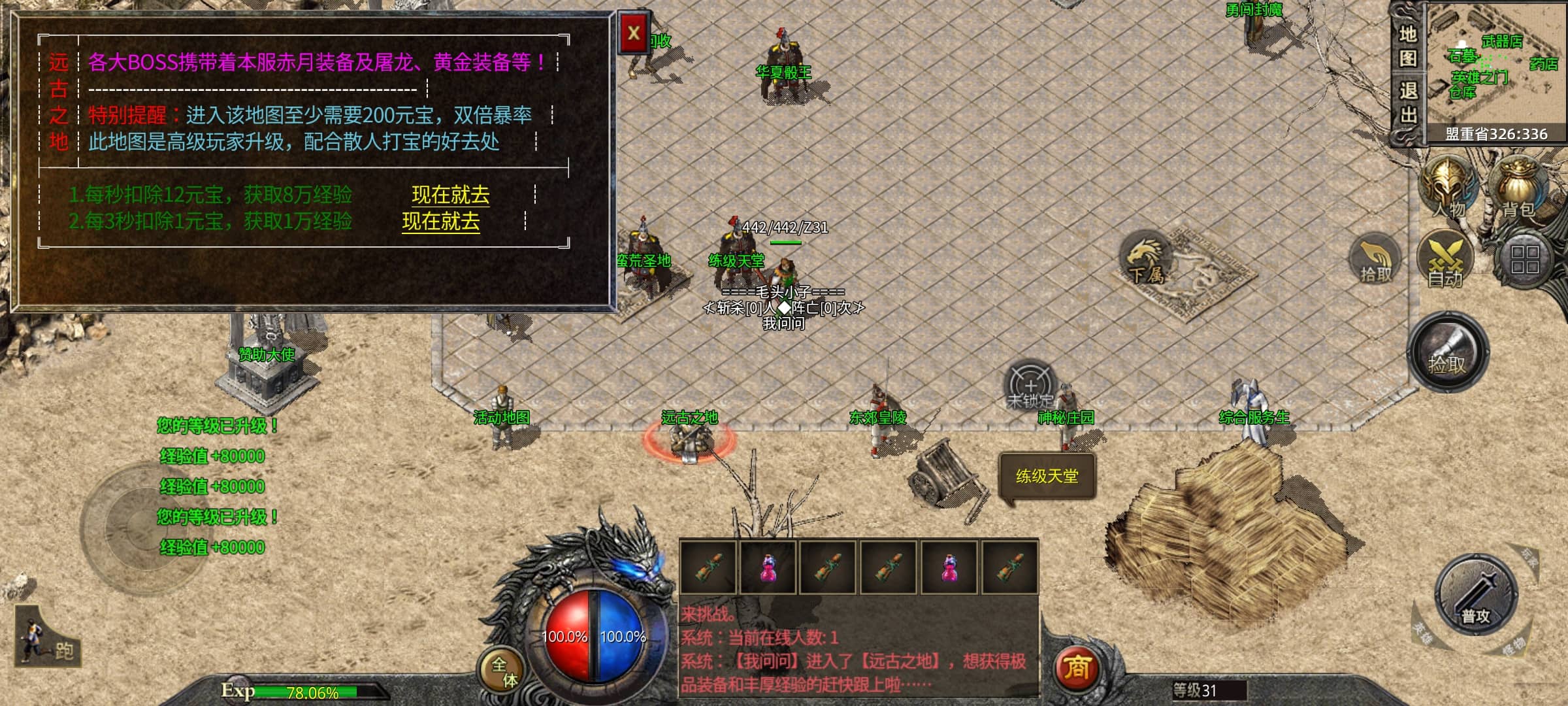Choose 现在就去 for the 1元宝 per 3 seconds option
Viewport: 1568px width, 706px height.
[x=440, y=222]
